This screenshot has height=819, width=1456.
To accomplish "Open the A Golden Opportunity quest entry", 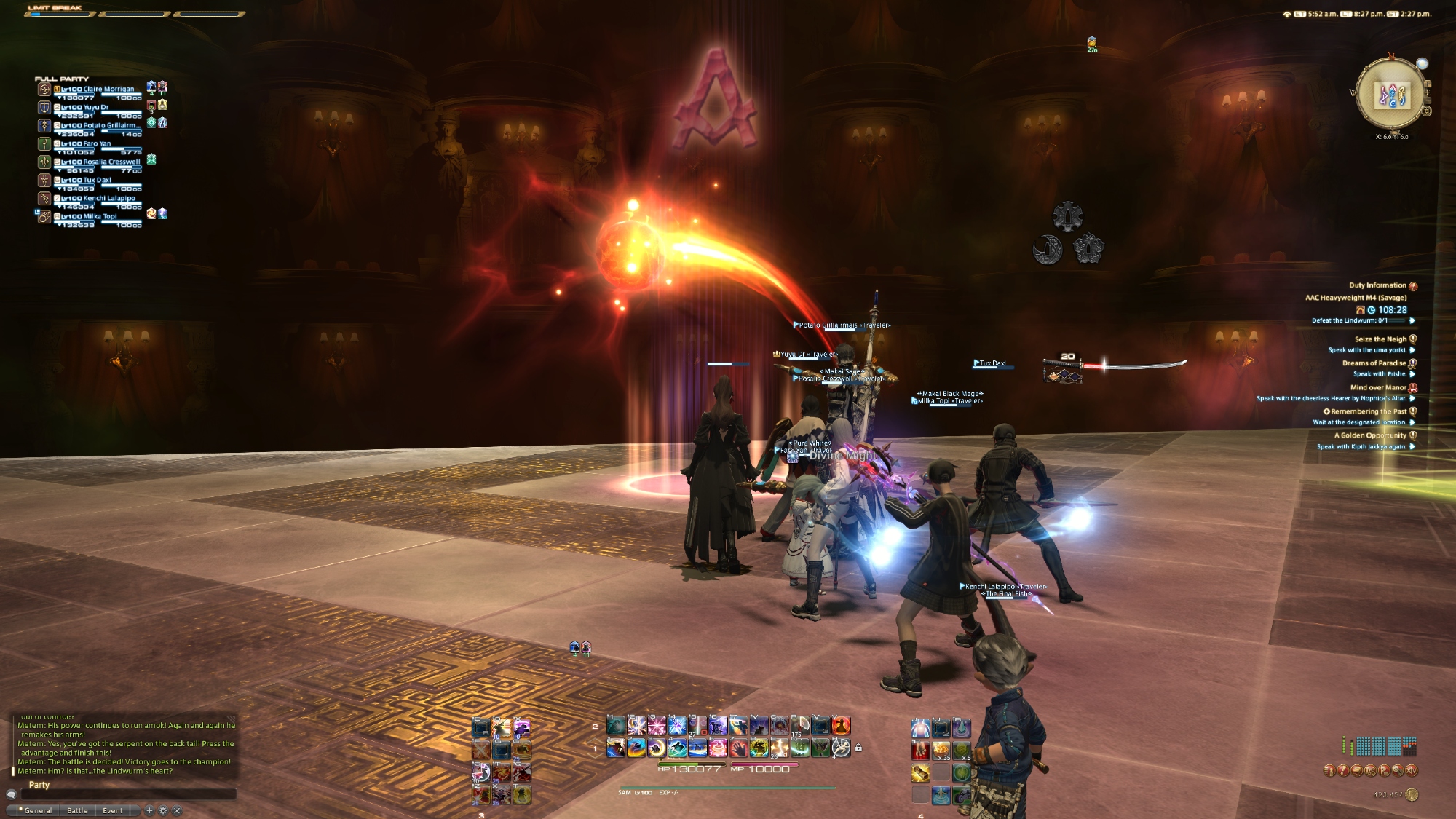I will [x=1370, y=436].
